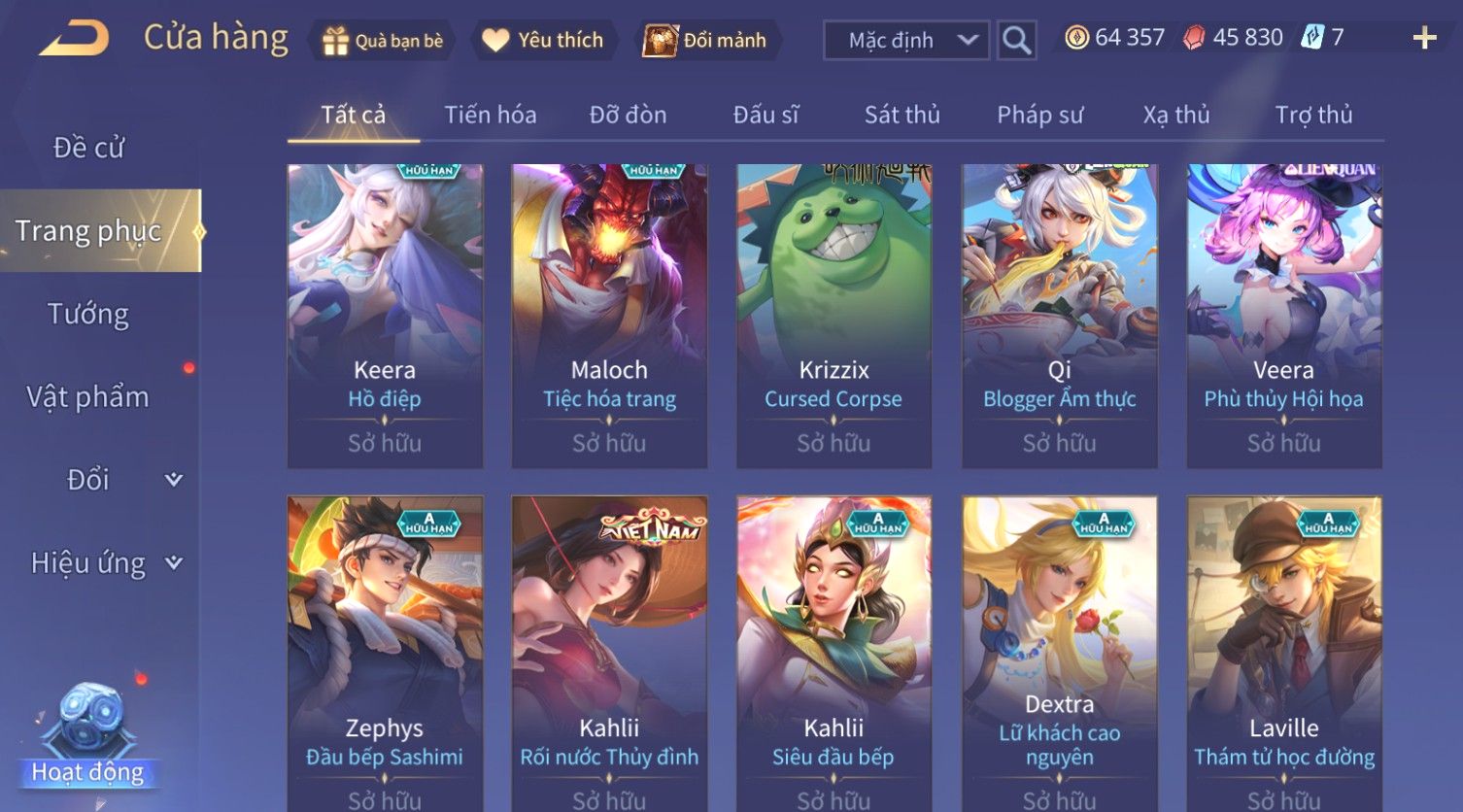Open the Đề cử menu section
The height and width of the screenshot is (812, 1463).
88,148
